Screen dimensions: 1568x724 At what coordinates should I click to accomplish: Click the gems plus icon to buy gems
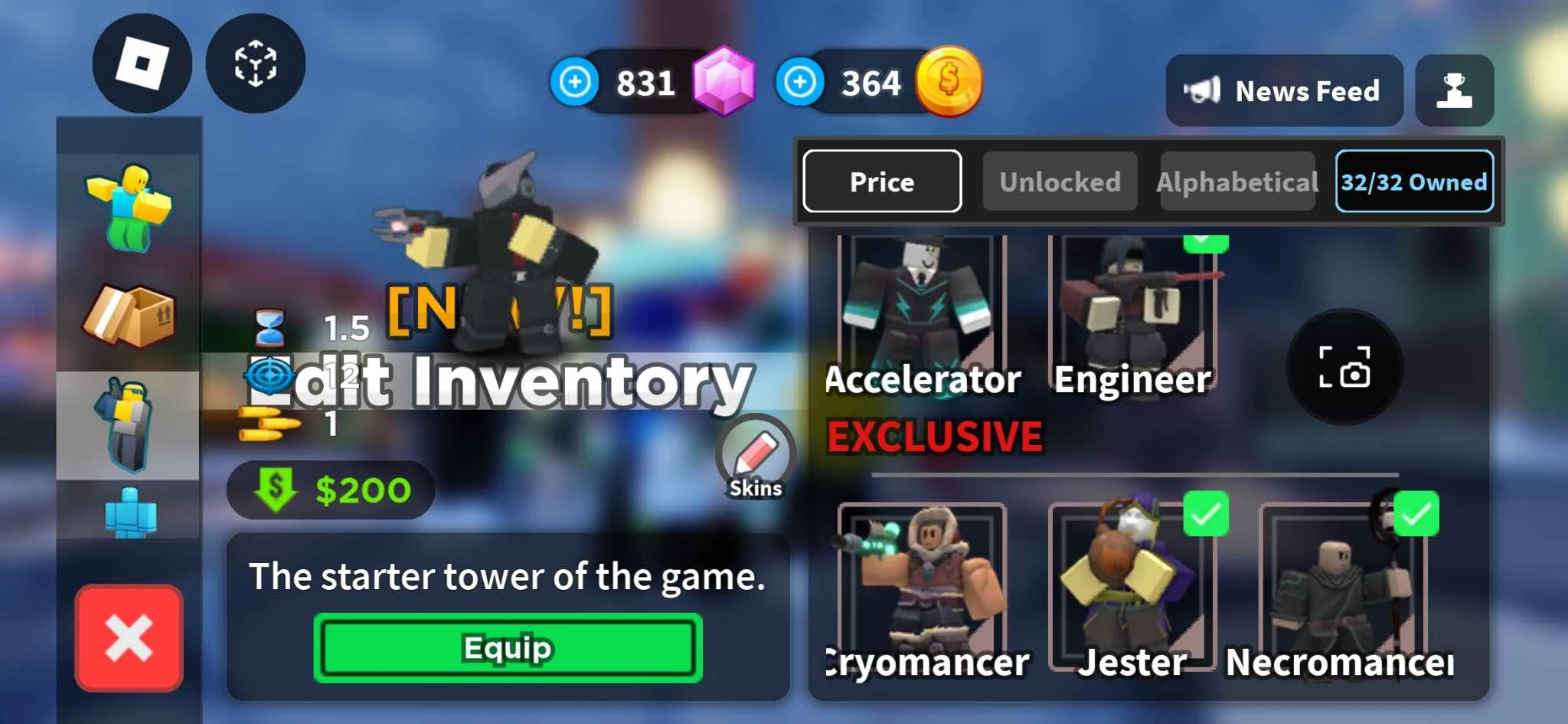(x=577, y=83)
